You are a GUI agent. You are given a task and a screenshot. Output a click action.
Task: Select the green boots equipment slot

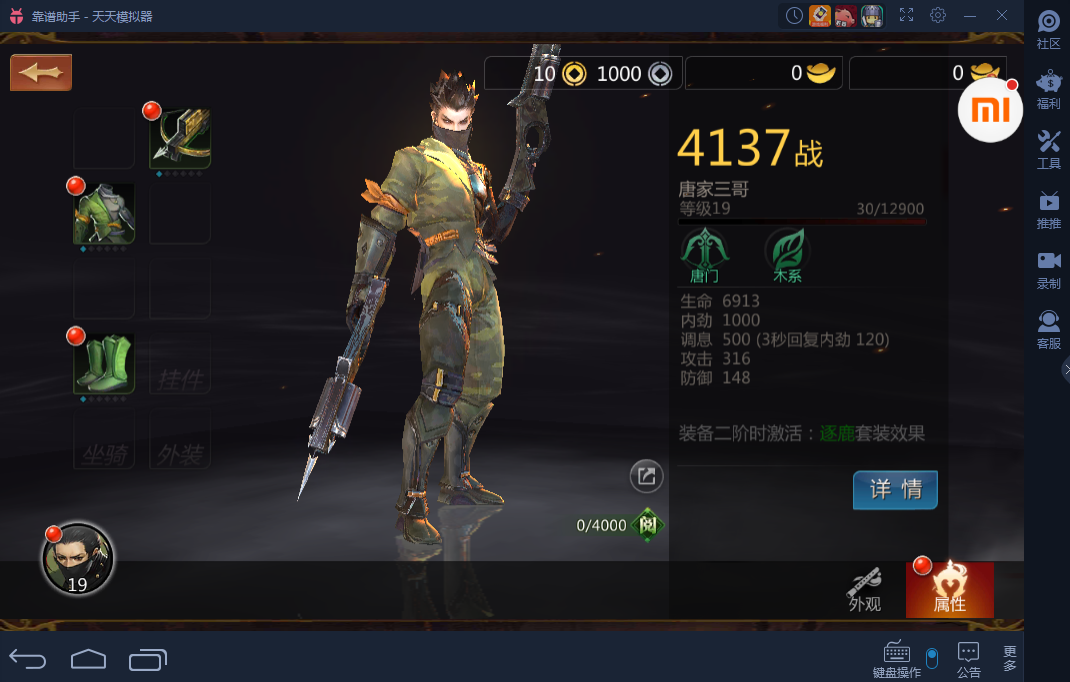point(104,363)
